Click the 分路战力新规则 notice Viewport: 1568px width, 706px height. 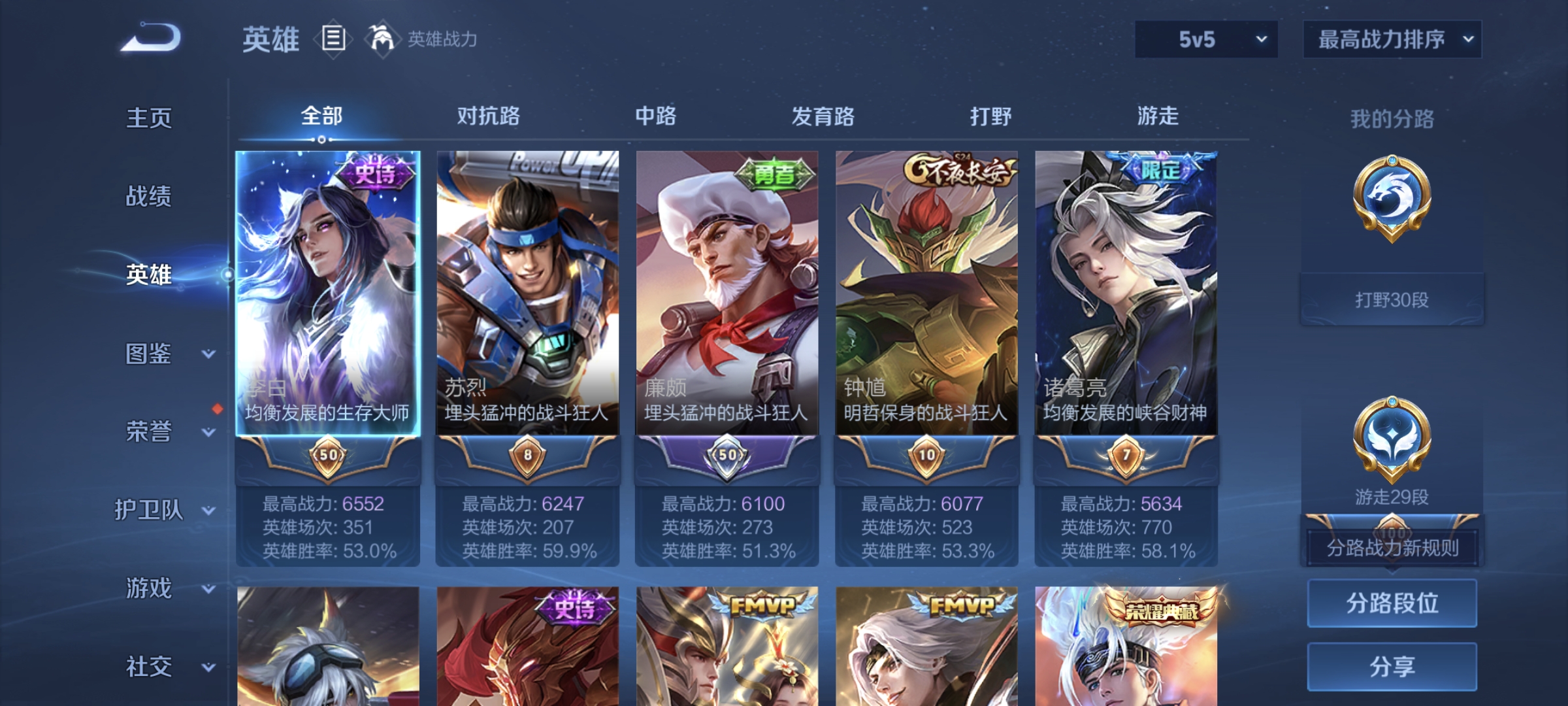1392,547
